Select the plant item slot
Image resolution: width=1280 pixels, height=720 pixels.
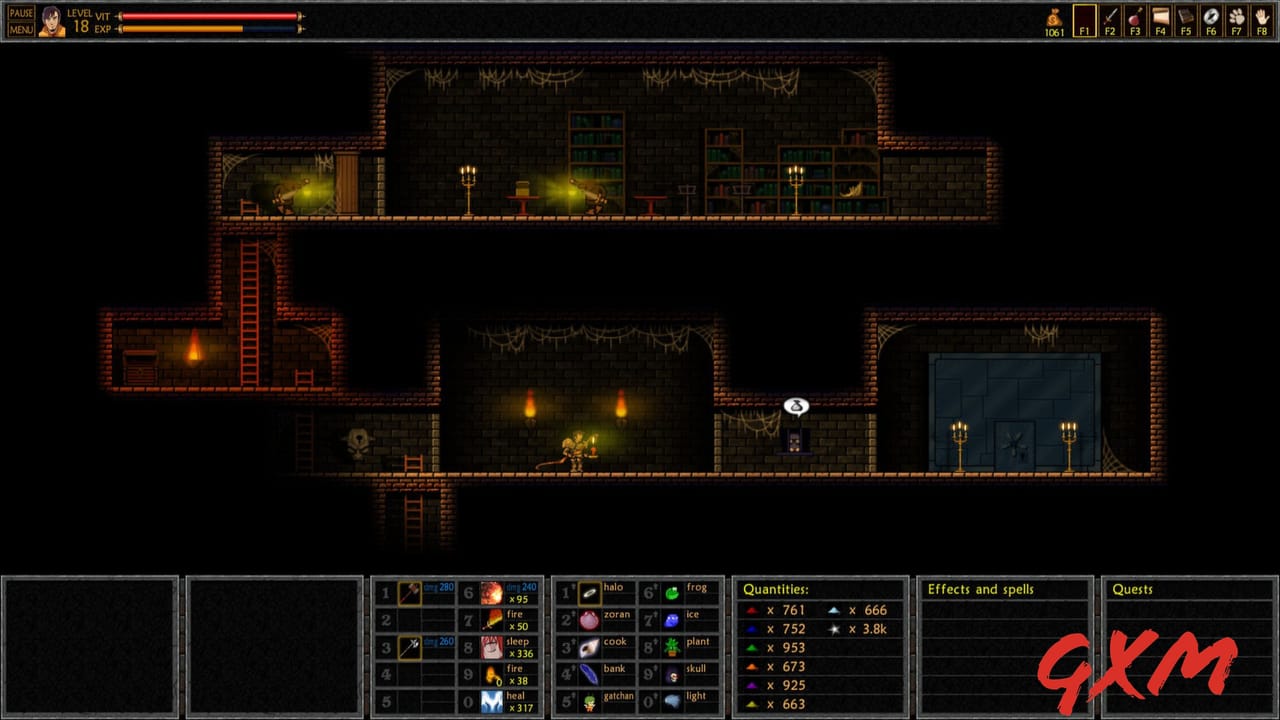coord(673,647)
